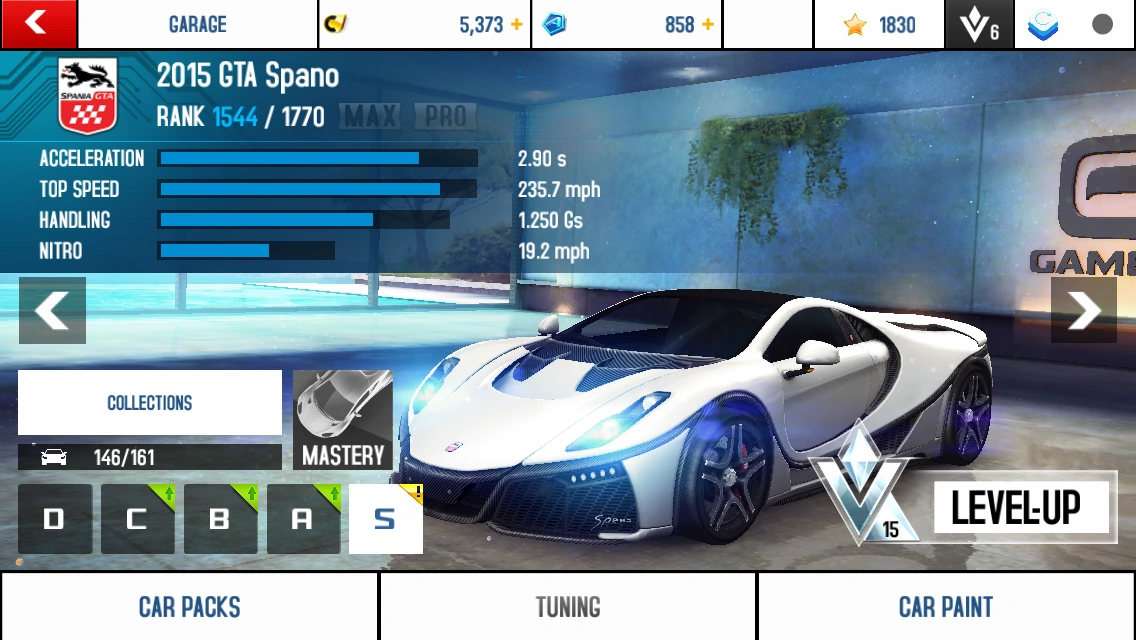
Task: Switch to class C cars
Action: pyautogui.click(x=137, y=519)
